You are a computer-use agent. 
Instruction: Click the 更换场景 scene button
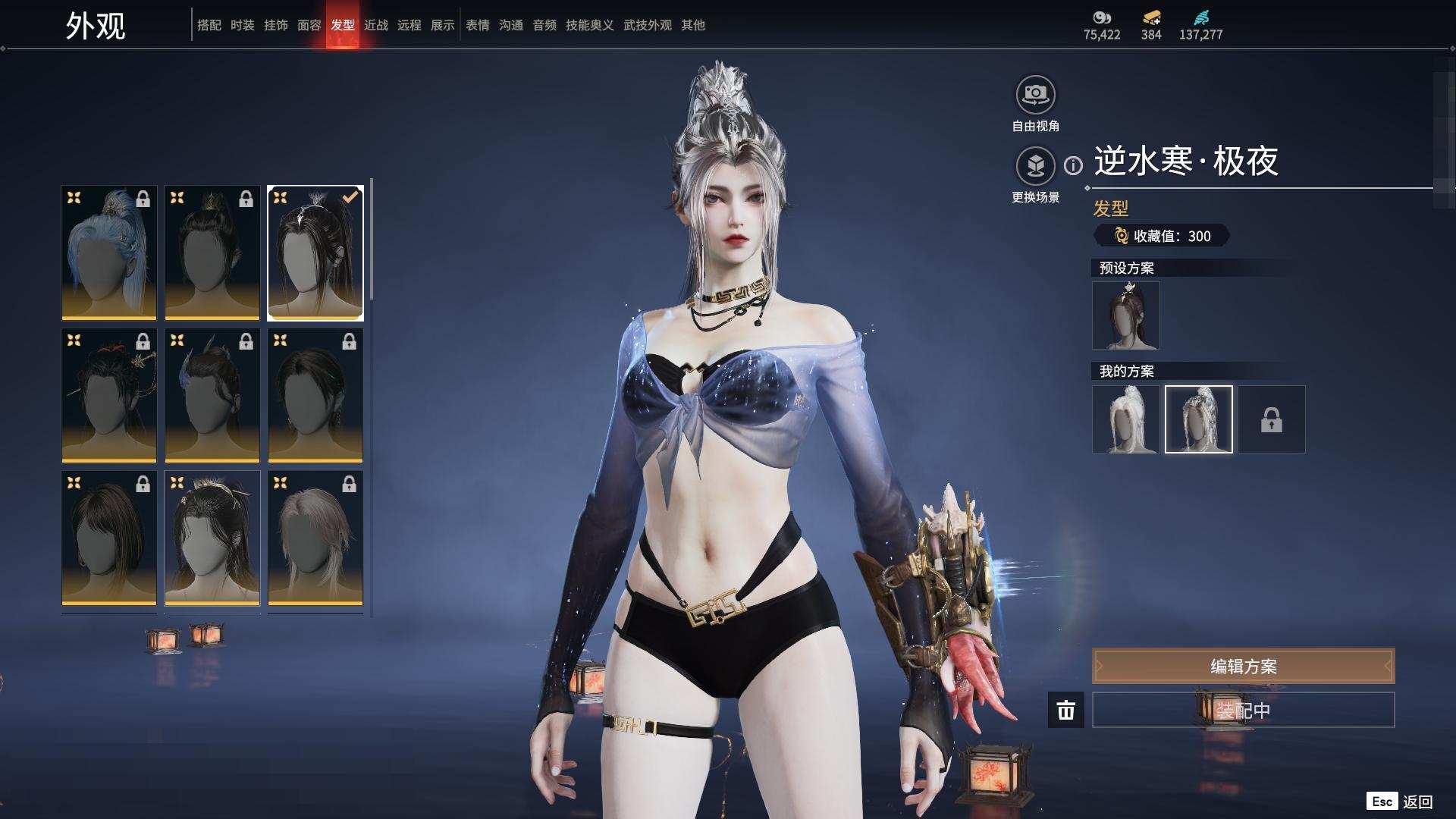tap(1035, 166)
